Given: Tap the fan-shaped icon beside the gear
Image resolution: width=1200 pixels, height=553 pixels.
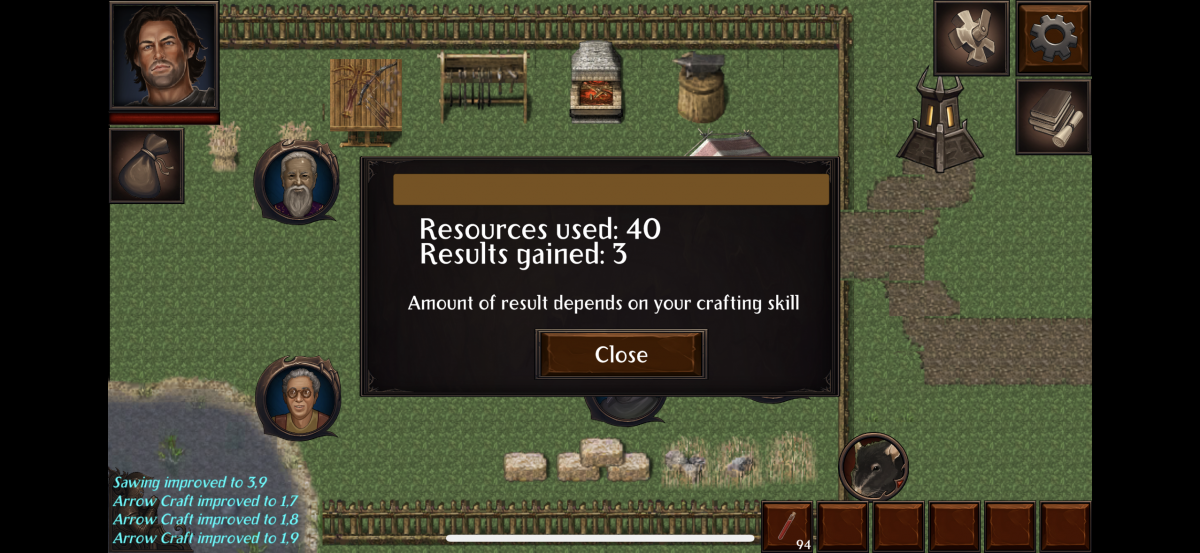Looking at the screenshot, I should [x=971, y=37].
